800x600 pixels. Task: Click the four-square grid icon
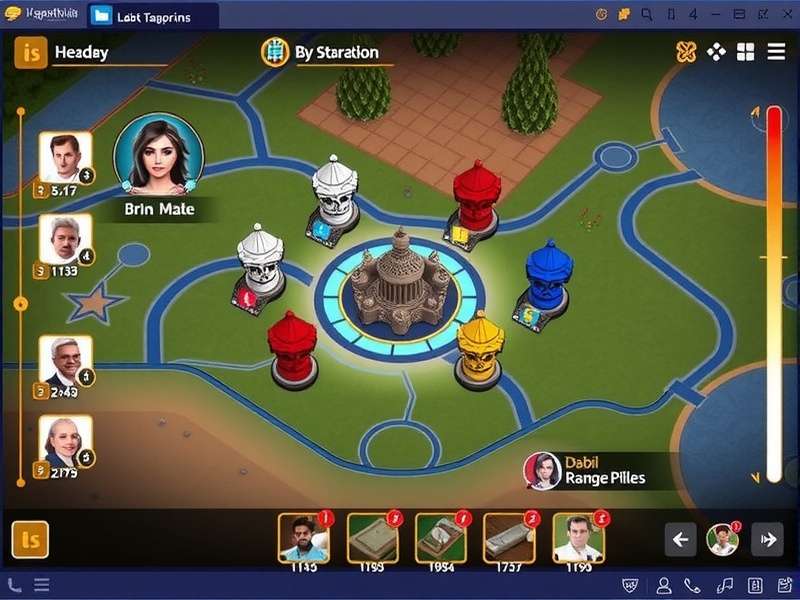pos(746,52)
